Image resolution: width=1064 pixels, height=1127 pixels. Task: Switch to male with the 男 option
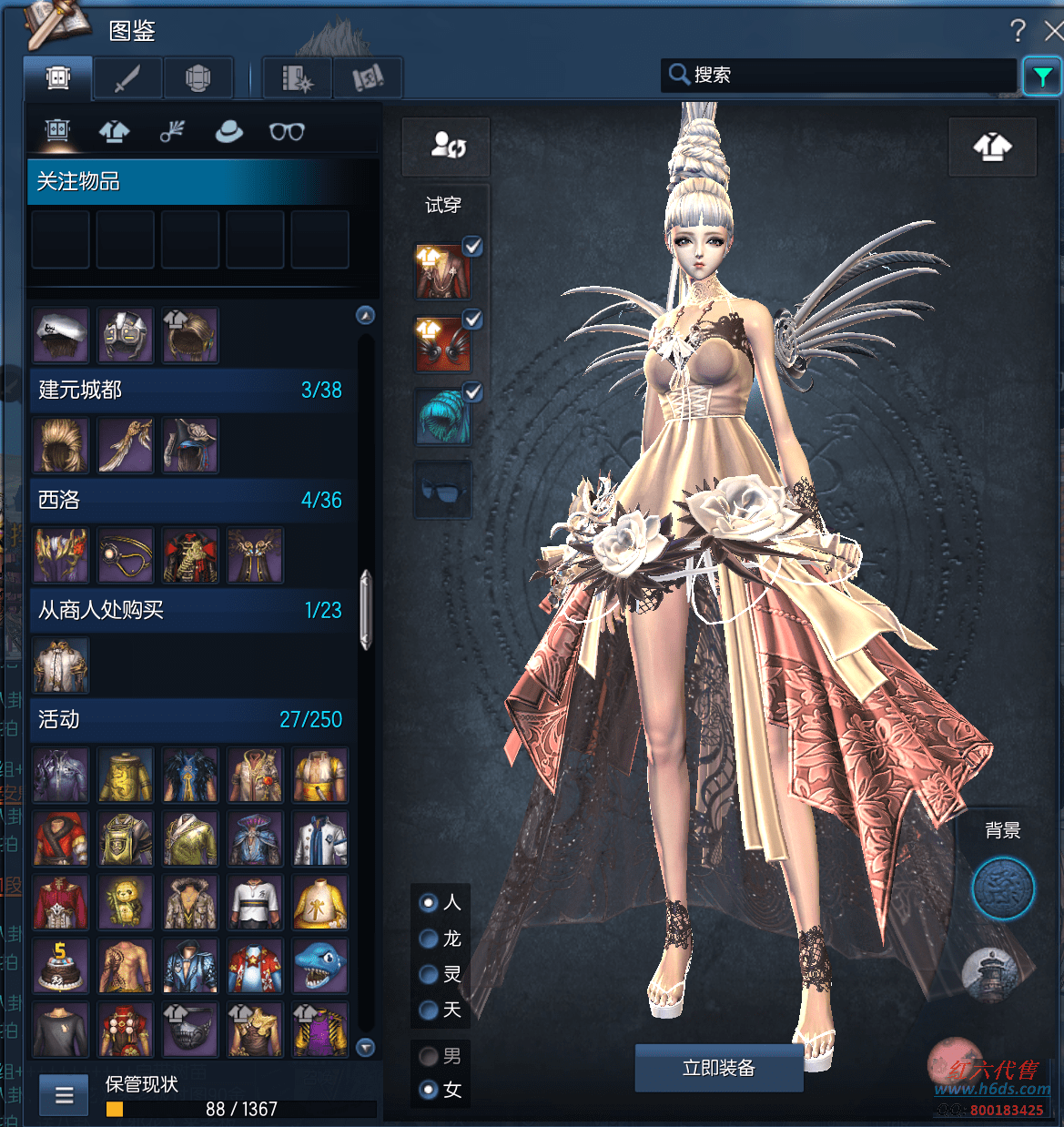429,1056
